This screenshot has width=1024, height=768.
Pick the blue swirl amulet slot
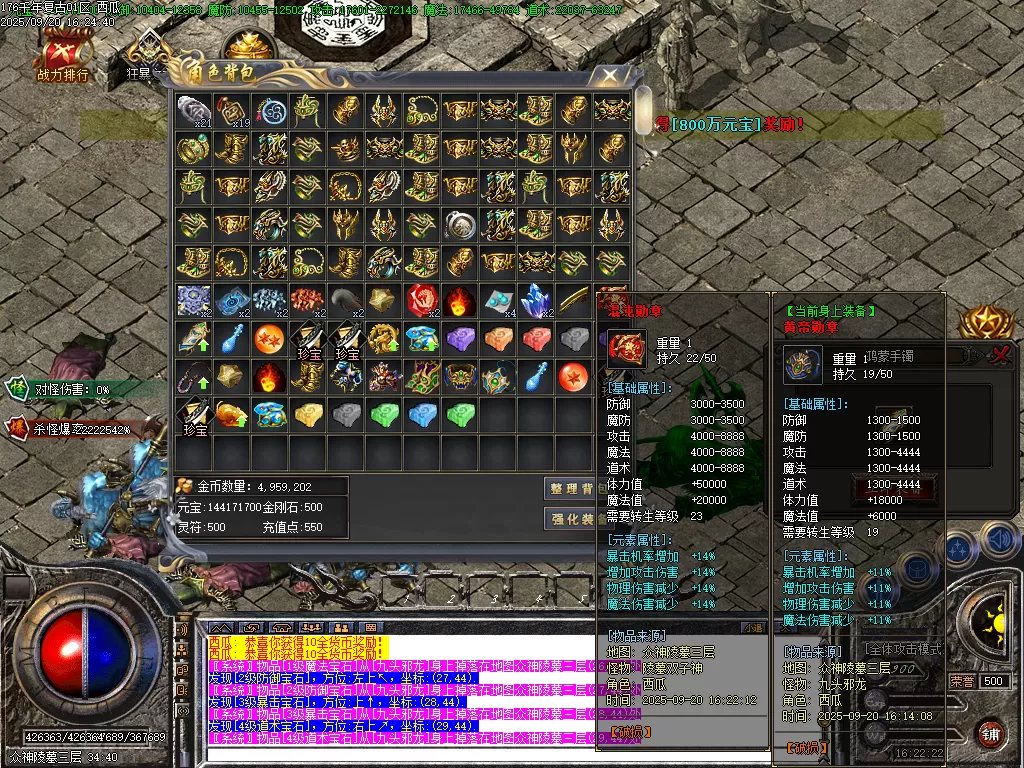pos(269,110)
